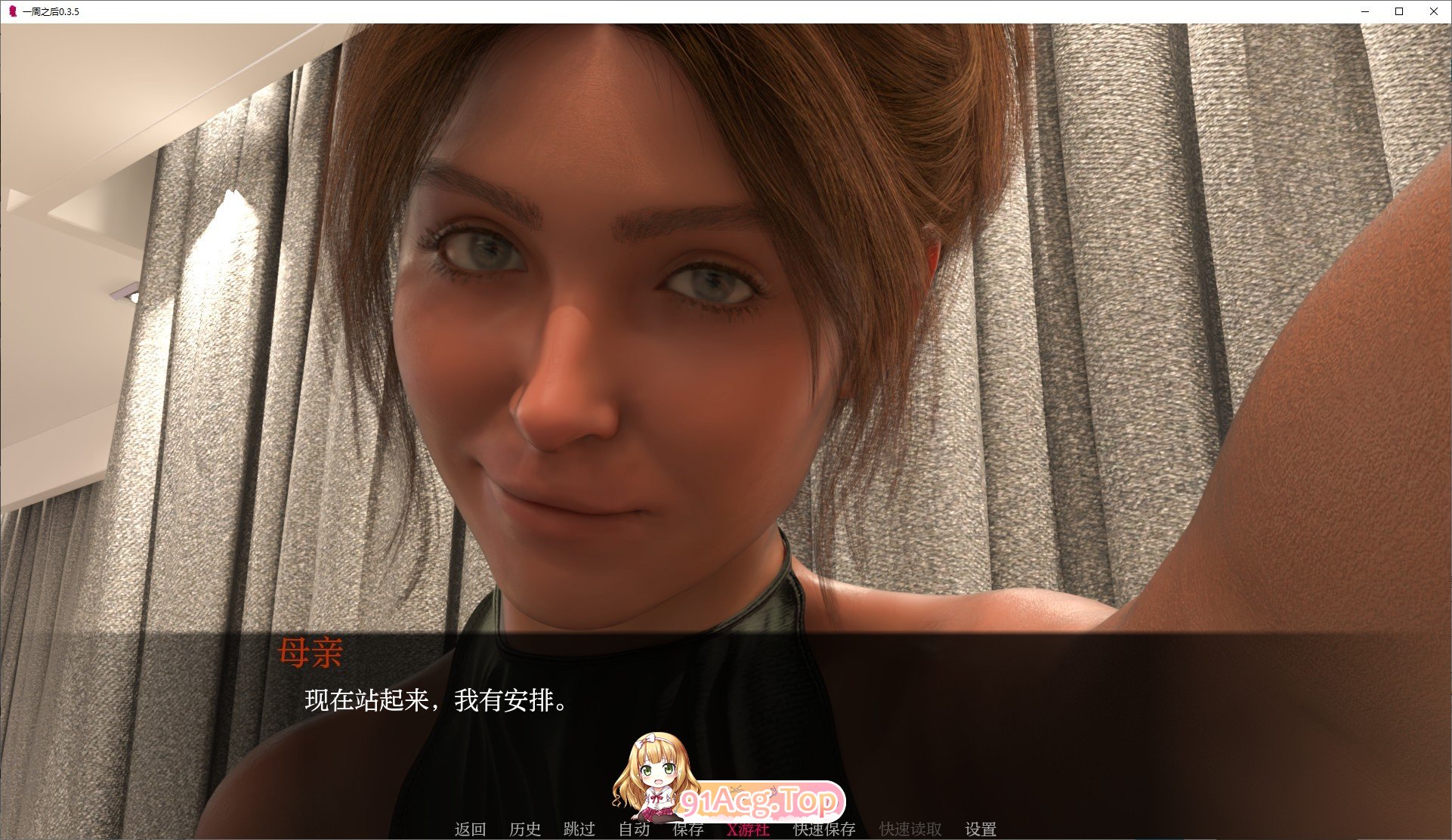Perform a 快速保存 quick save

coord(823,829)
